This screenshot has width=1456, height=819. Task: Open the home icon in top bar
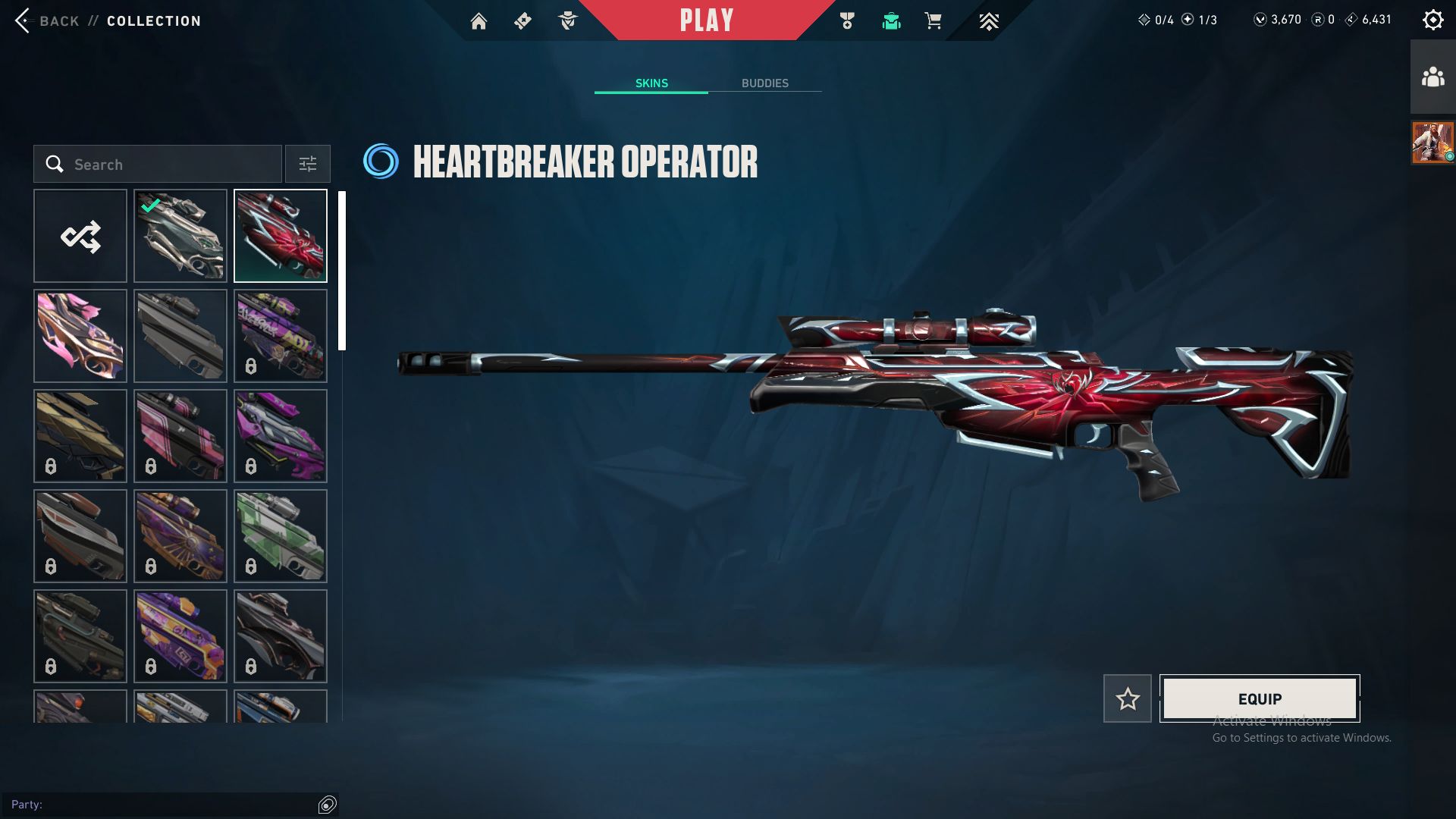click(x=479, y=21)
